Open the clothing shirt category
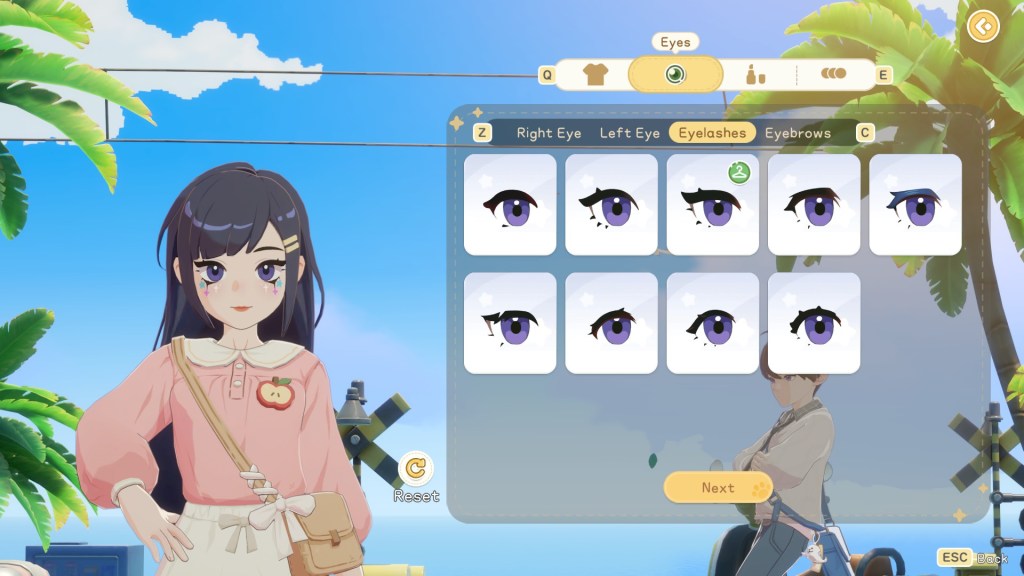 pyautogui.click(x=595, y=75)
